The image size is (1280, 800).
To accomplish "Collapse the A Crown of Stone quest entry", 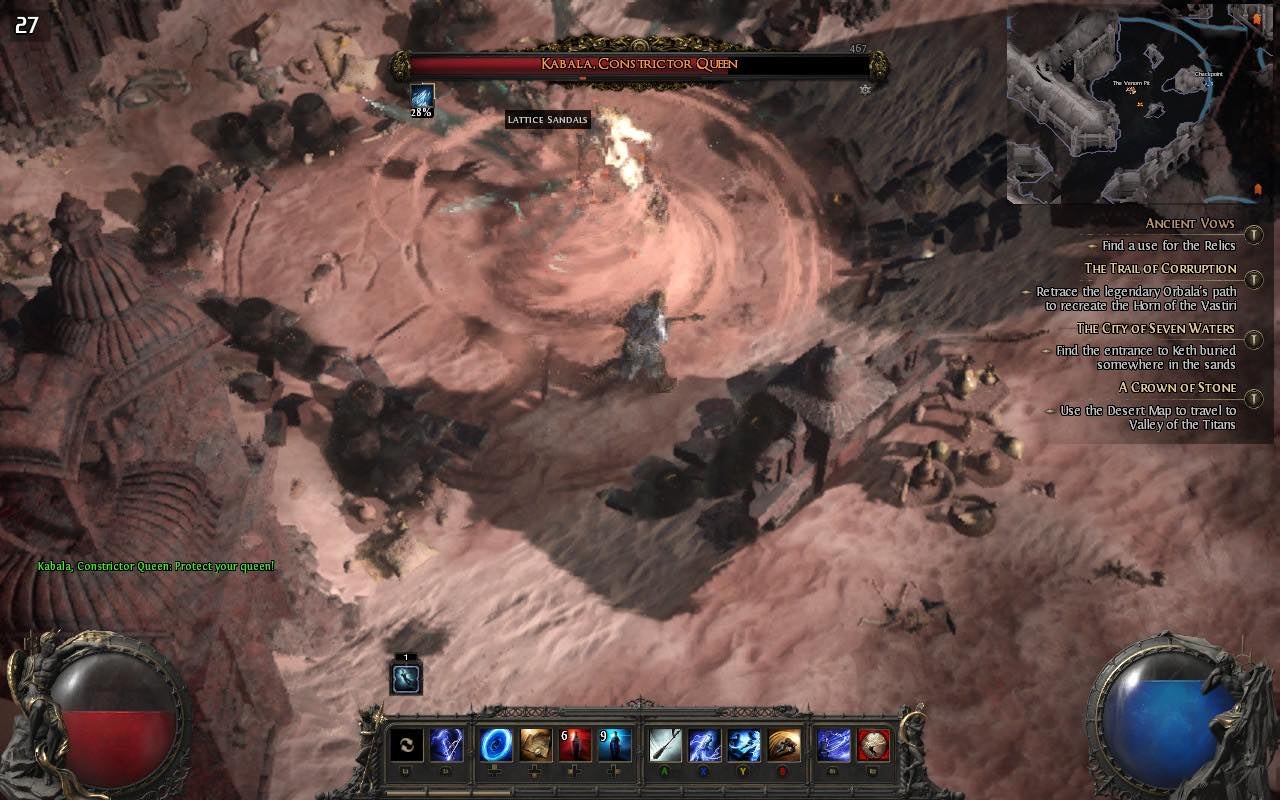I will (1253, 398).
